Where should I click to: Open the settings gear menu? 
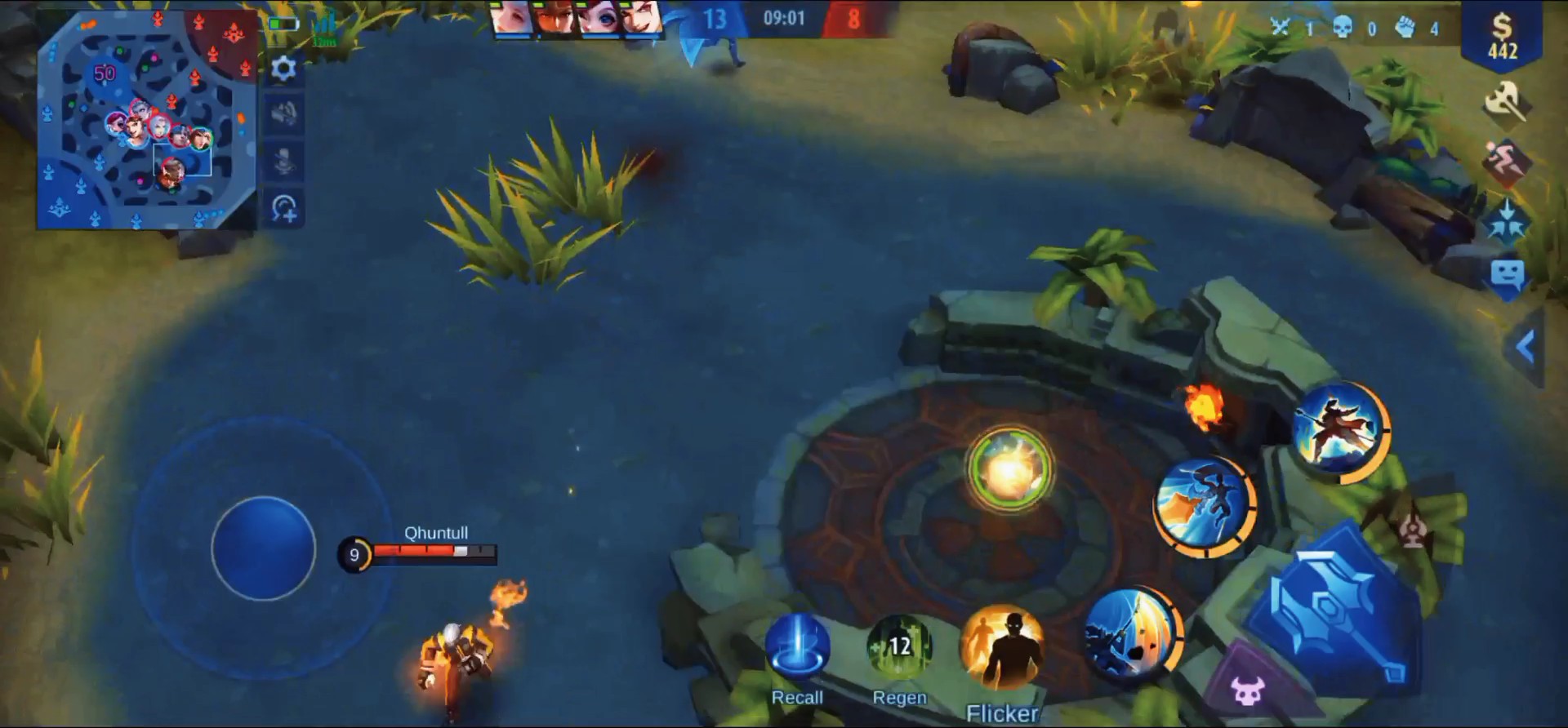point(283,69)
